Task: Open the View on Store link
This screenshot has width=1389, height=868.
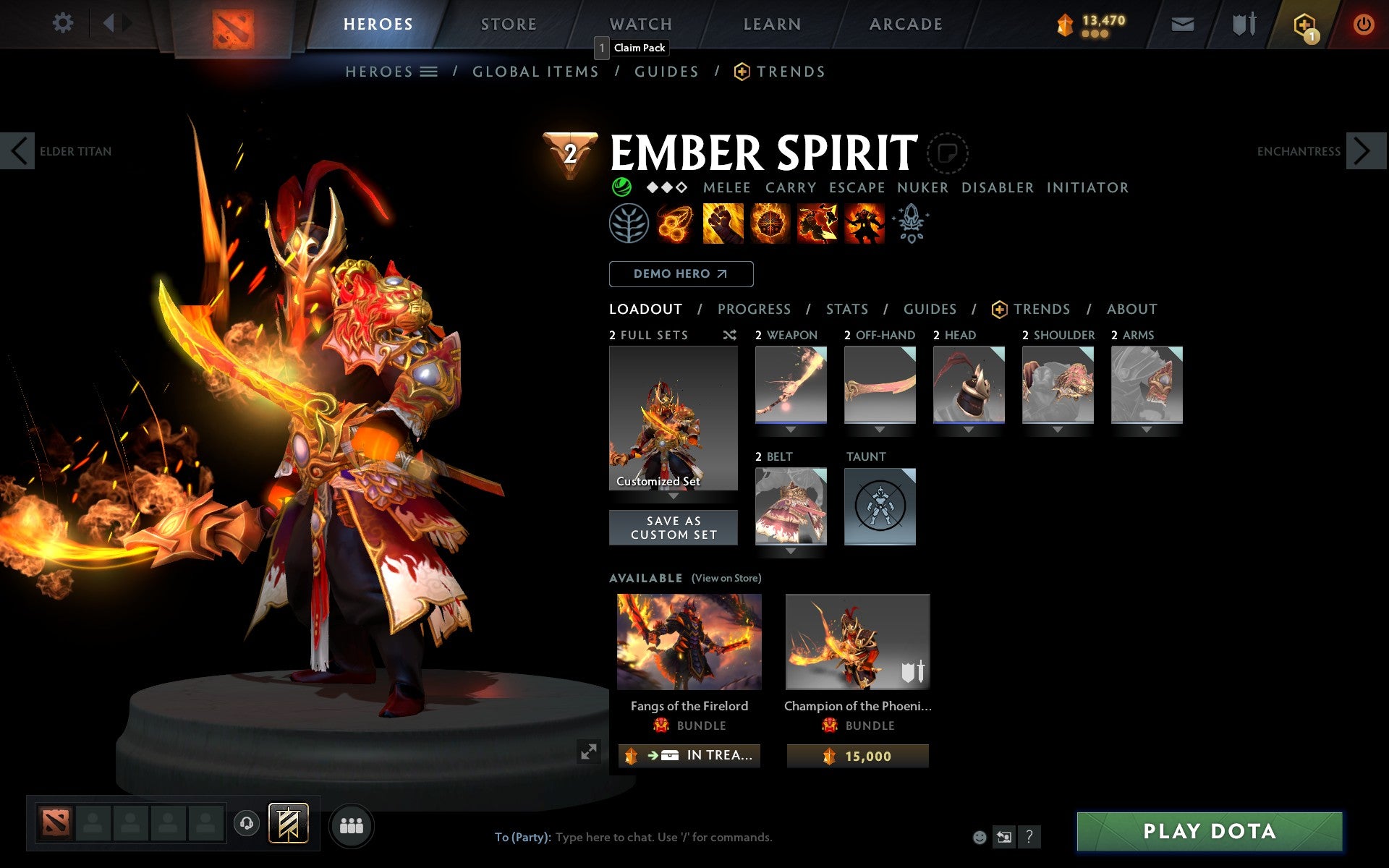Action: pos(726,578)
